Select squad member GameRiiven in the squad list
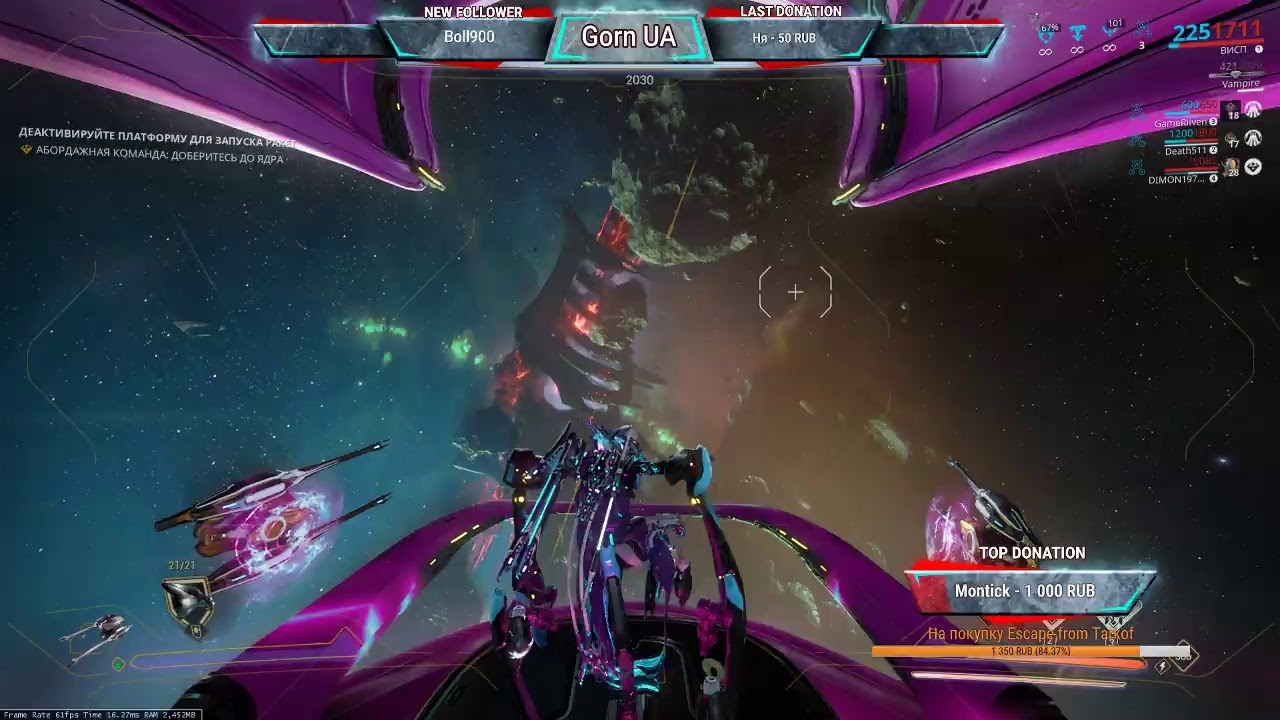The image size is (1280, 720). (1182, 123)
